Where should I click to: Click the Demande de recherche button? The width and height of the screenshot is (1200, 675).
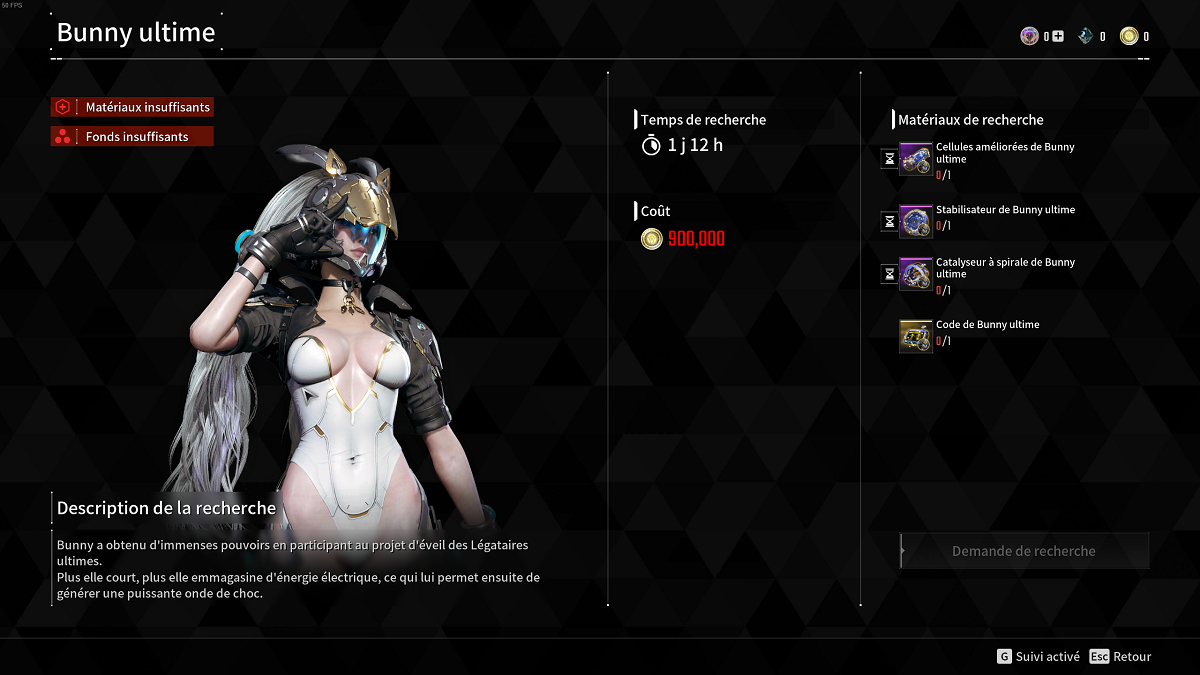[1024, 551]
